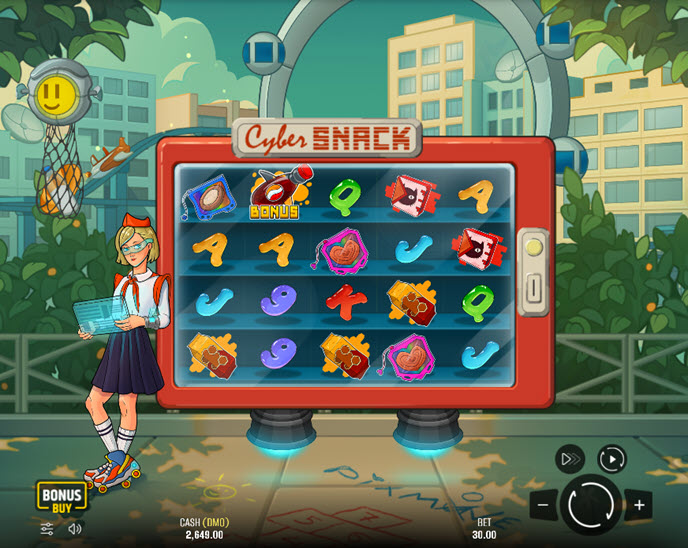Spin the reels with the circular arrow button

tap(590, 504)
